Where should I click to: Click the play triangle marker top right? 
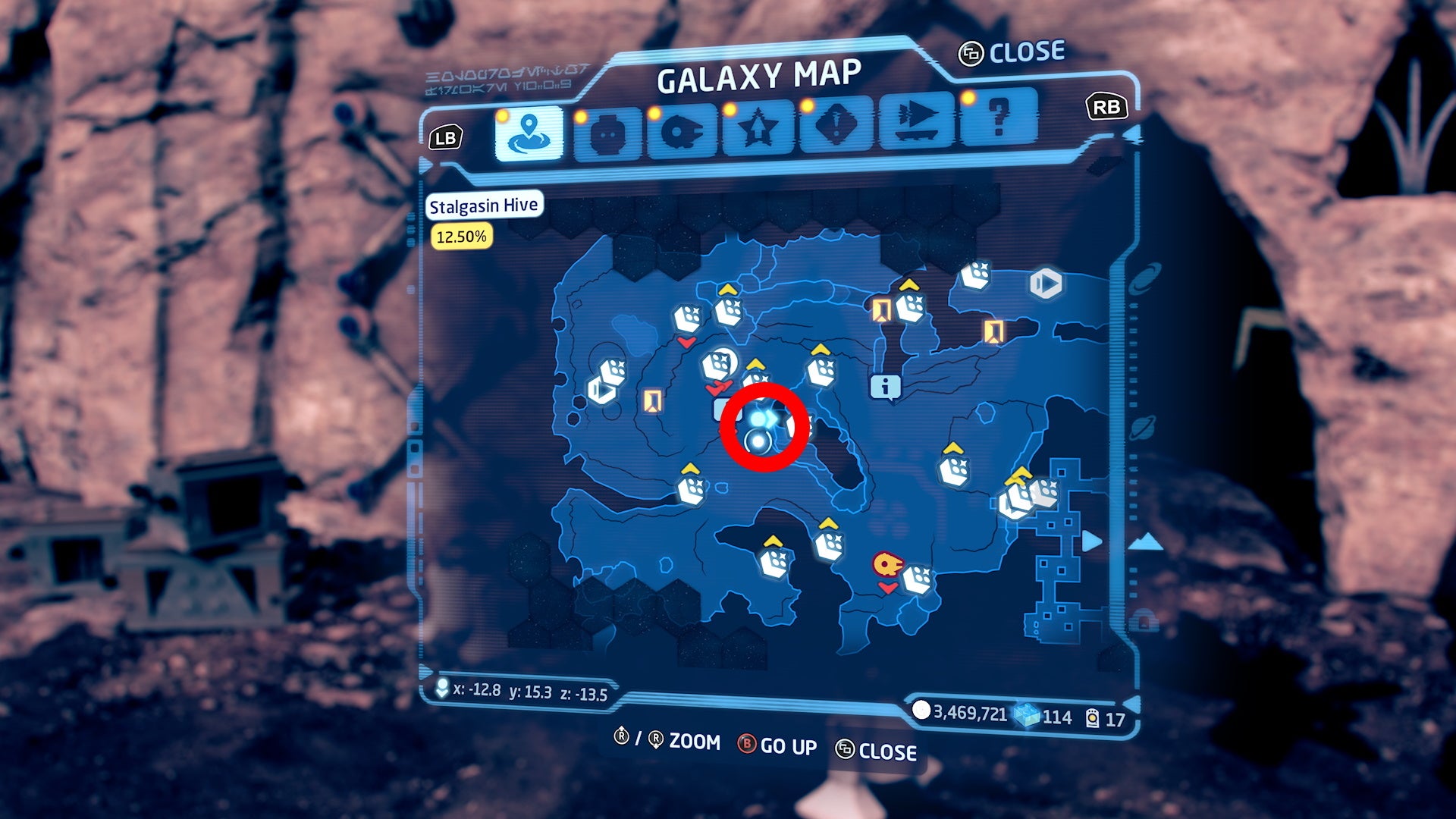pyautogui.click(x=1045, y=283)
